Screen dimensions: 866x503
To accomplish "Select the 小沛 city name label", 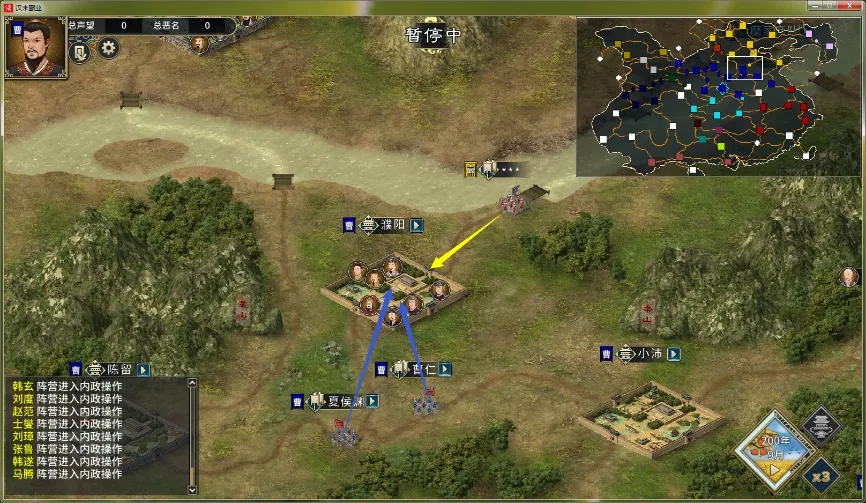I will 650,354.
